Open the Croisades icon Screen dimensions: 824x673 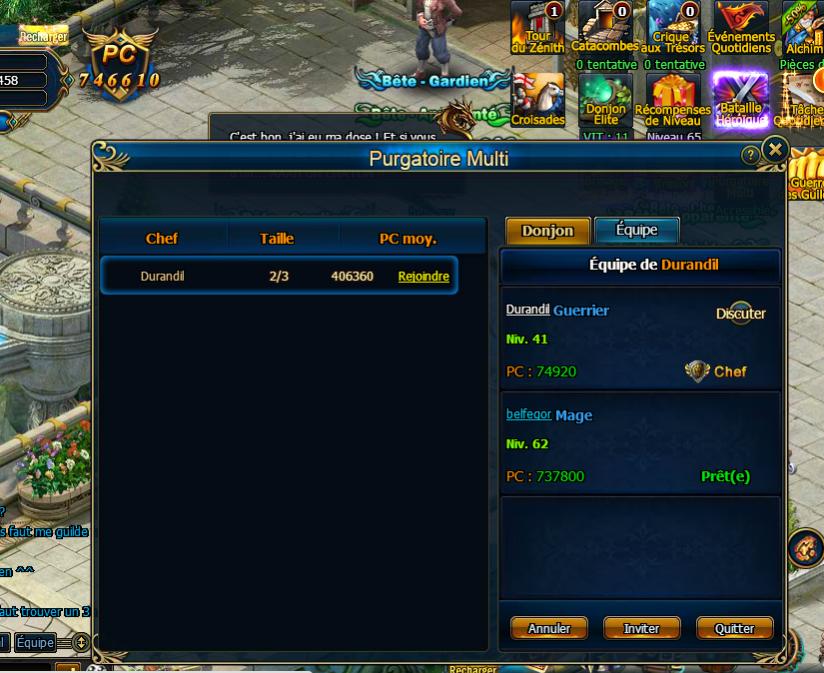(538, 98)
